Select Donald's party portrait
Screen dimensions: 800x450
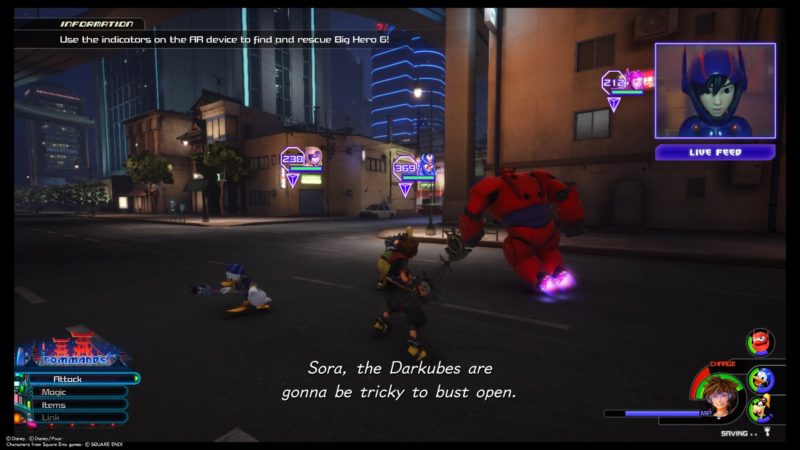pos(761,379)
